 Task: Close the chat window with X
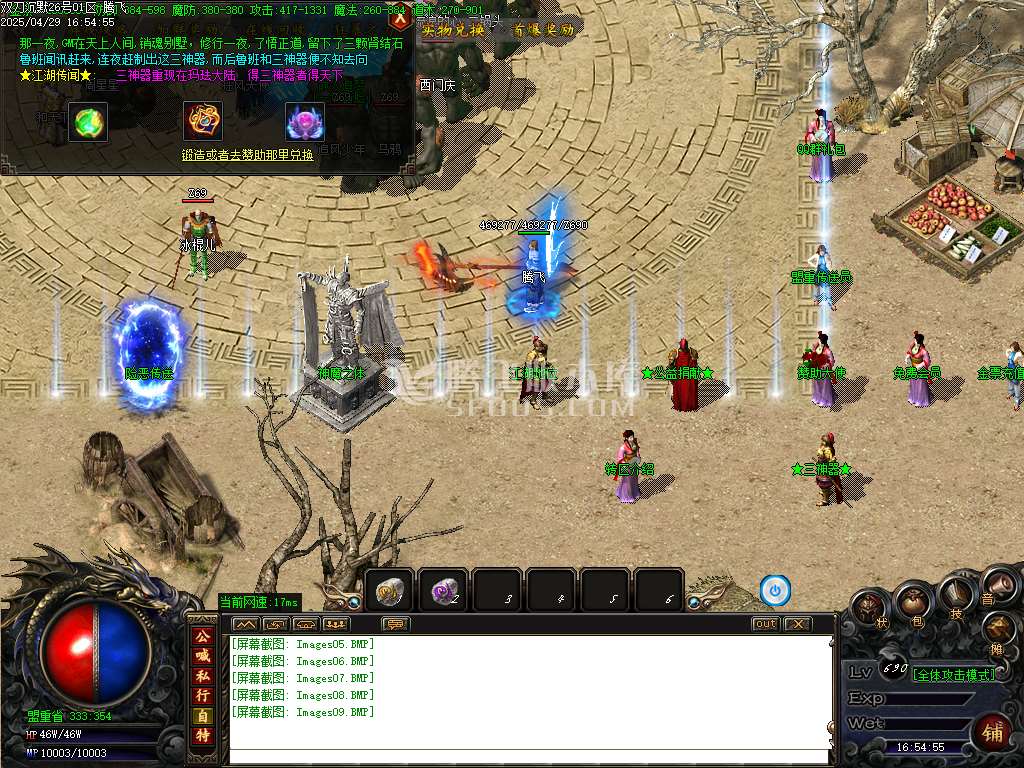(797, 624)
